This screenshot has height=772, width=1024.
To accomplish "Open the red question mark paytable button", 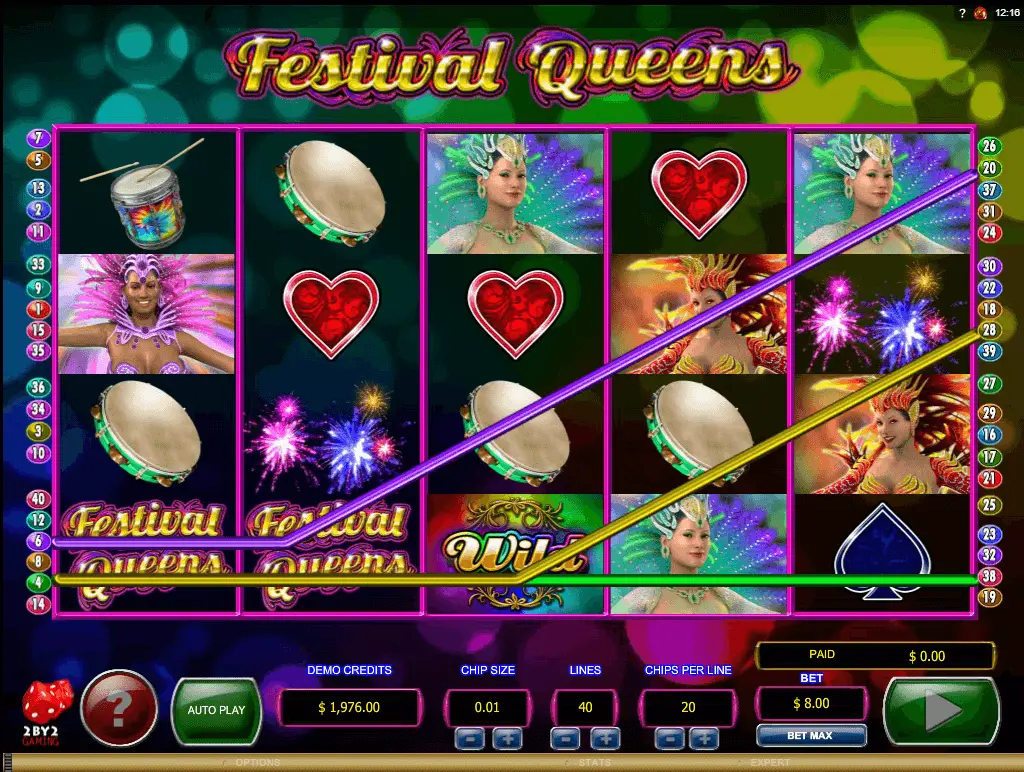I will (x=119, y=709).
